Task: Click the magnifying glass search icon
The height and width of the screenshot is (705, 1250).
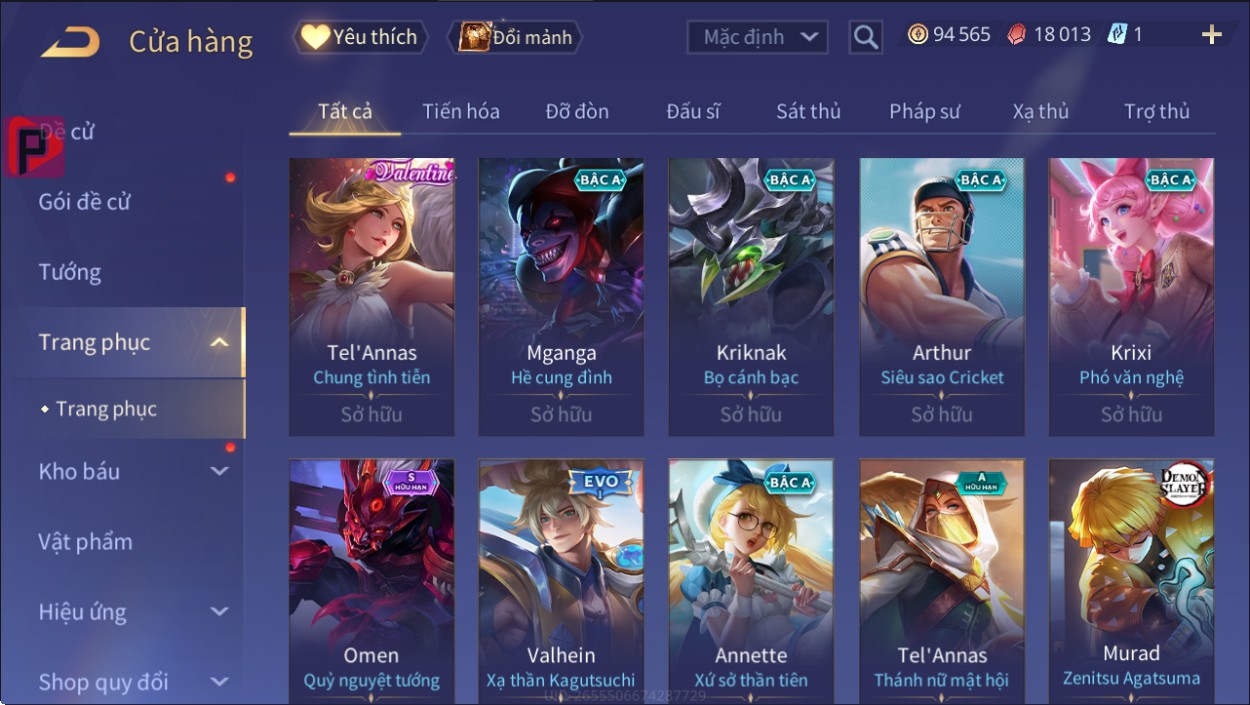Action: (865, 38)
